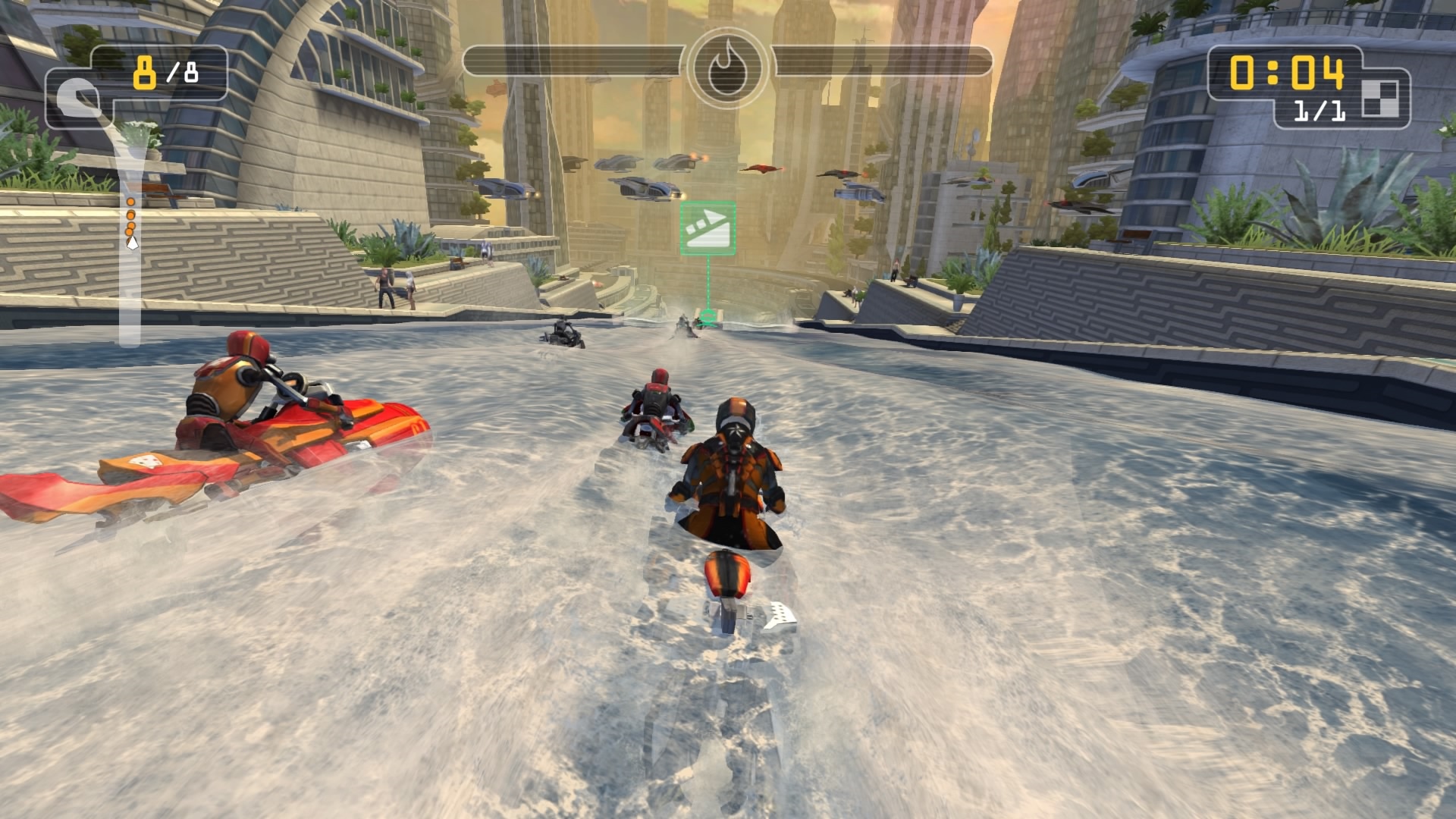Click the white helmet icon on rider panel
This screenshot has height=819, width=1456.
(79, 98)
